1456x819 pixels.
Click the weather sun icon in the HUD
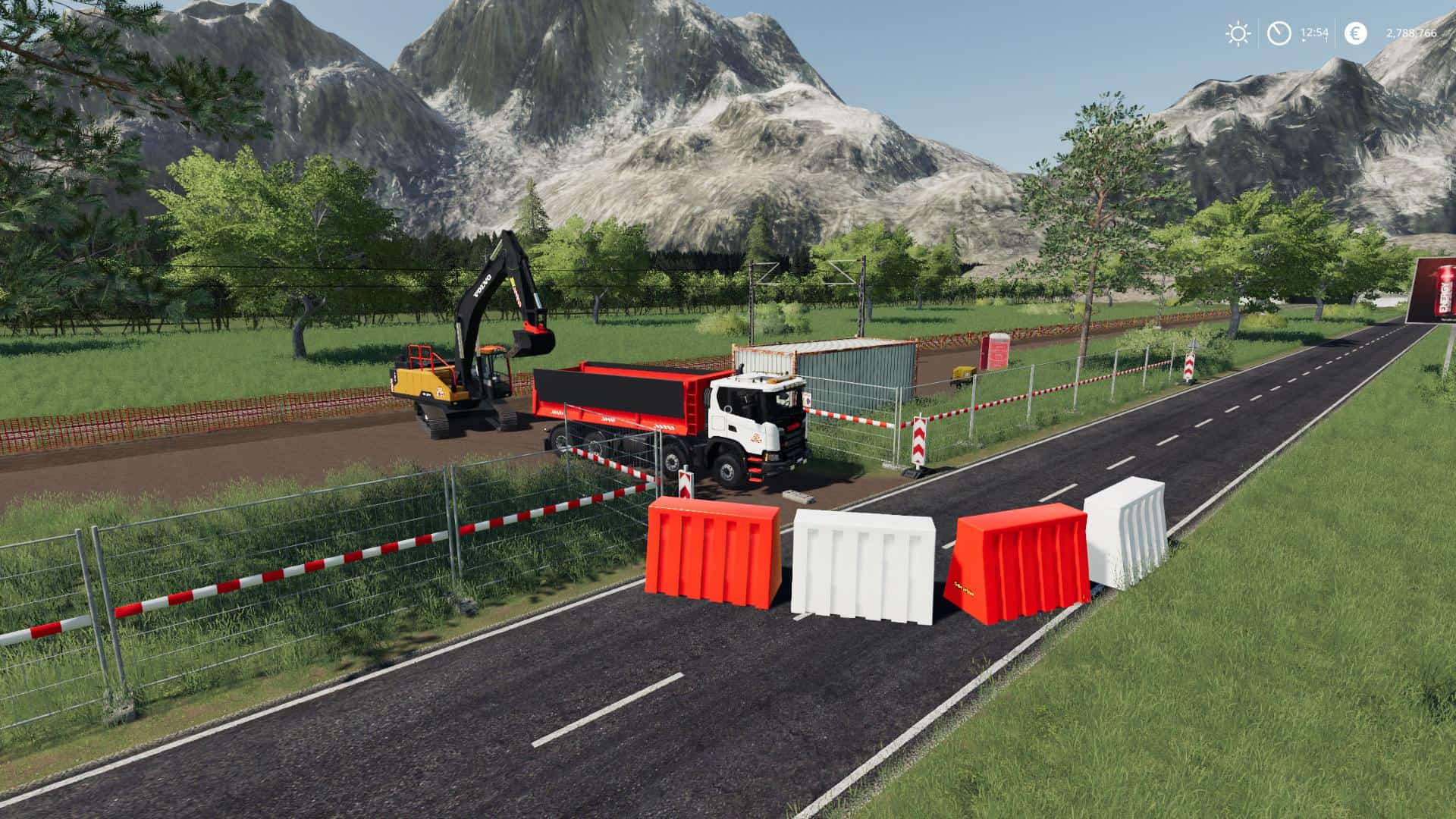point(1237,33)
